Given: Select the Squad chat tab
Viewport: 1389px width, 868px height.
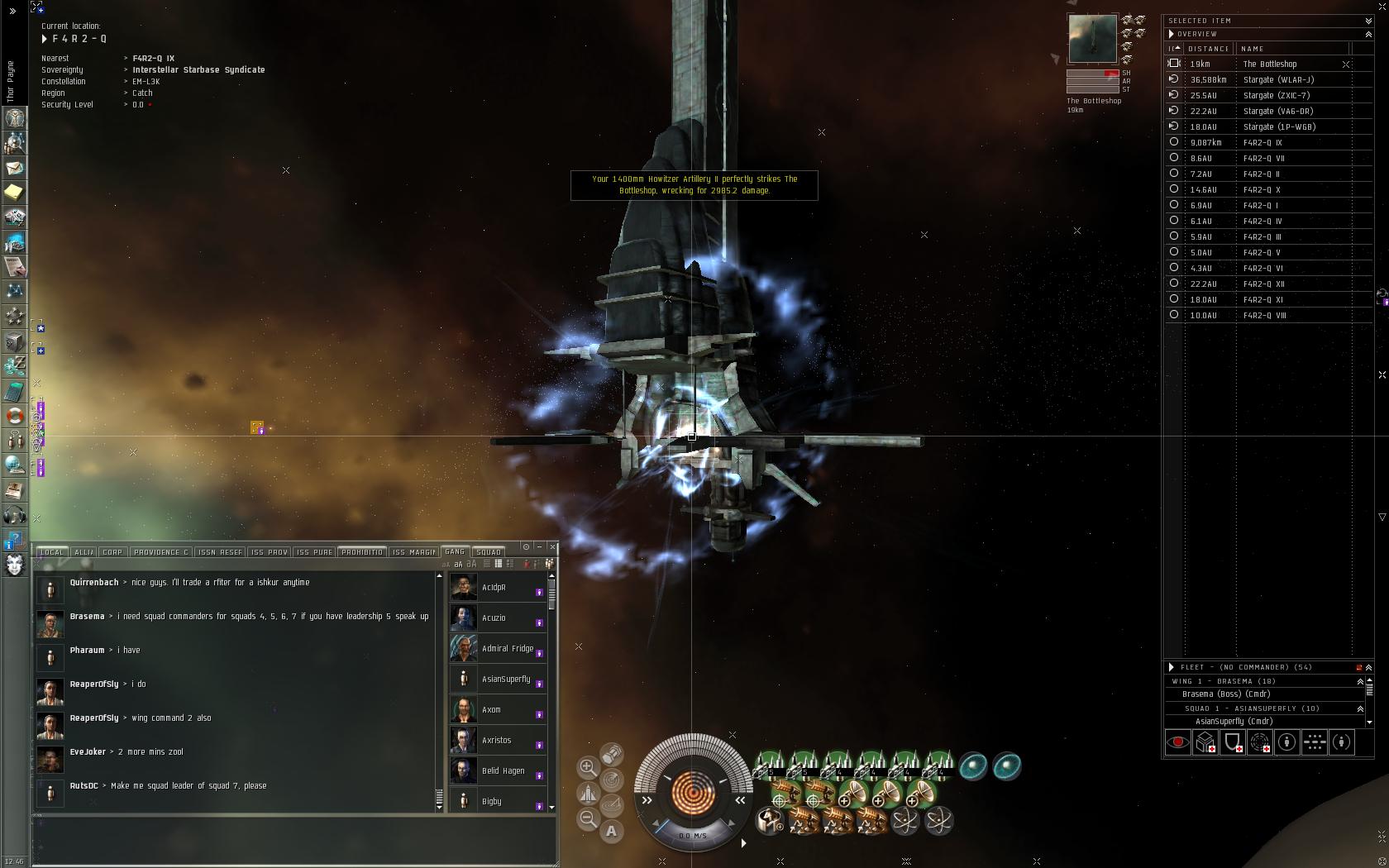Looking at the screenshot, I should 489,552.
